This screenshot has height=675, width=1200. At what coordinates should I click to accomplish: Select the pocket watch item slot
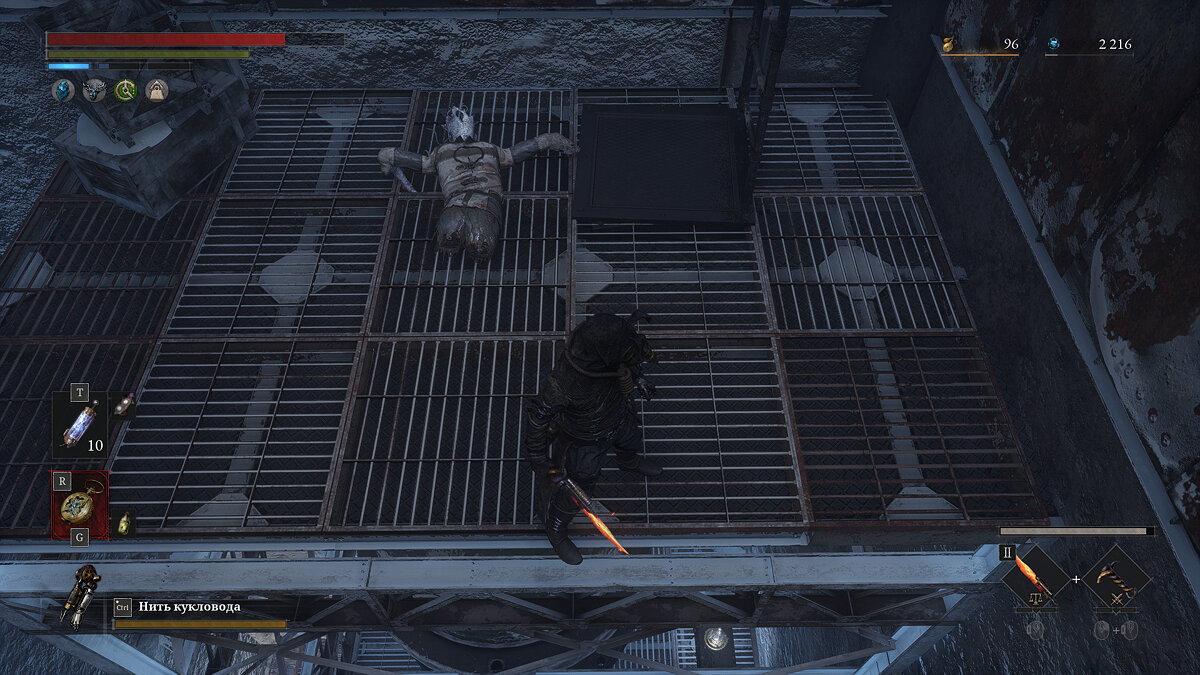pos(80,506)
